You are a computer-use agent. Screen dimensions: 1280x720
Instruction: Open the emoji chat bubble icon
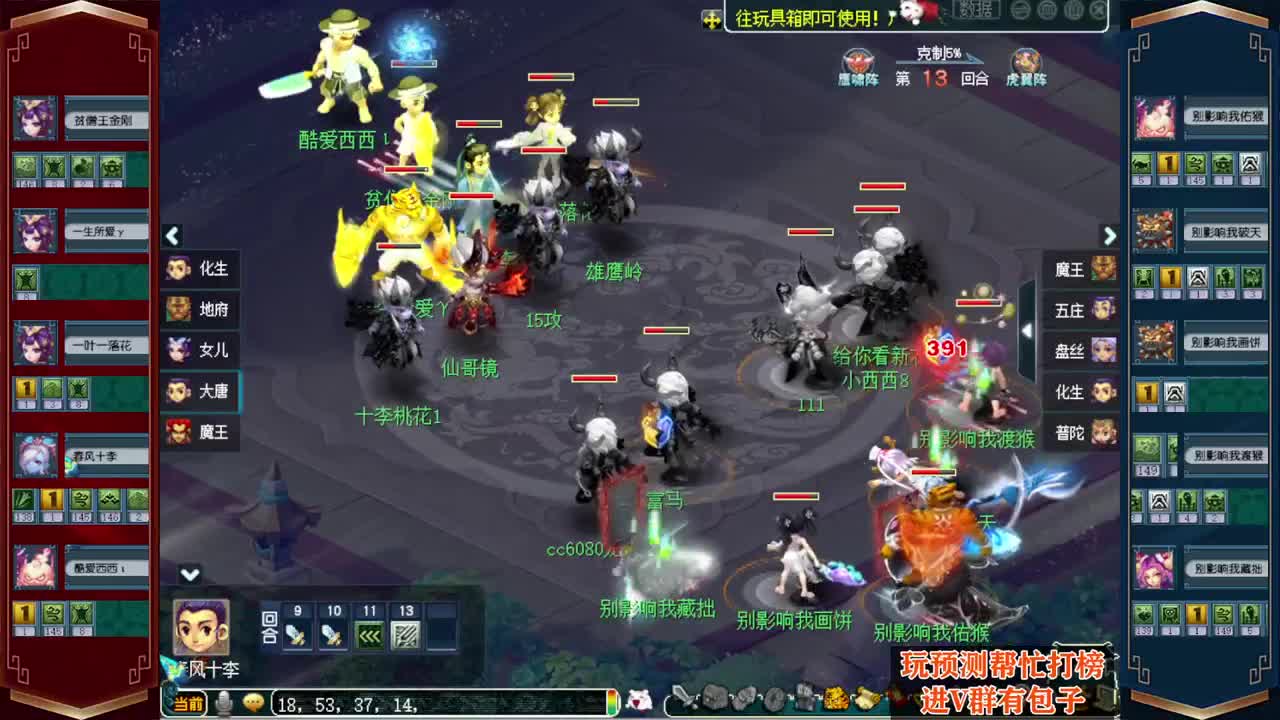252,703
